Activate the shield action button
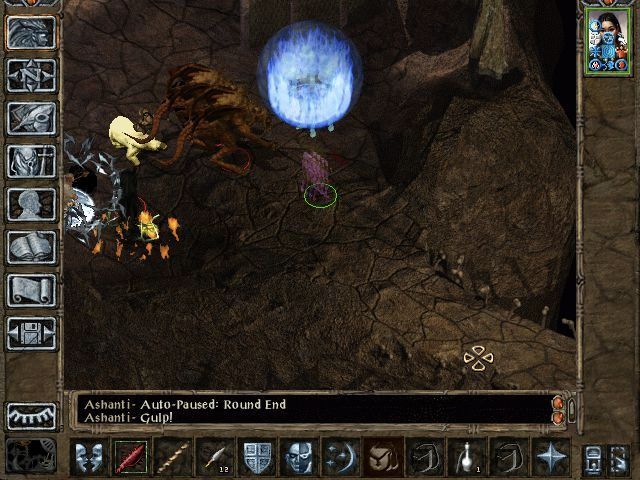 coord(257,456)
